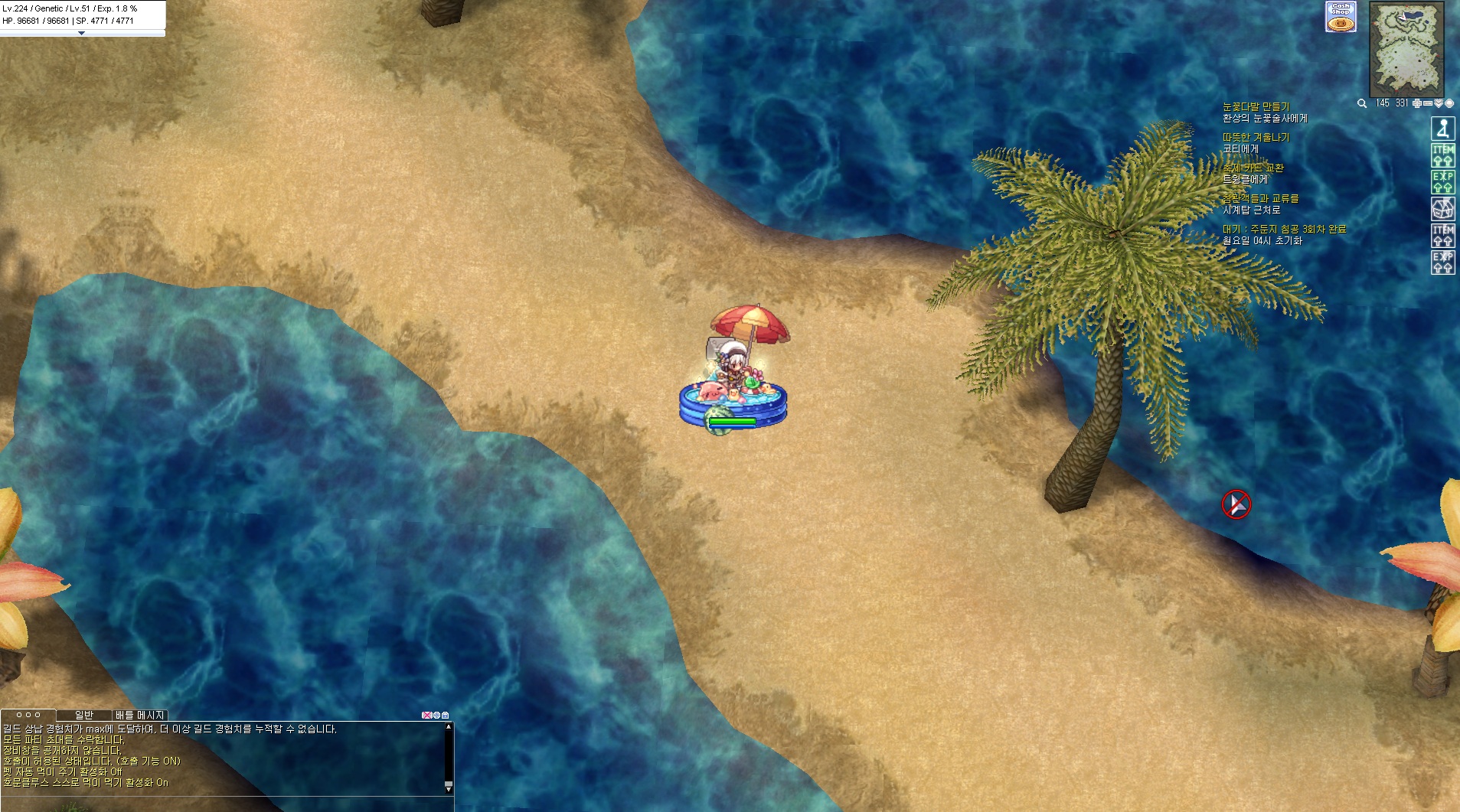This screenshot has width=1460, height=812.
Task: Click the double-down arrow under the minimap
Action: [1439, 103]
